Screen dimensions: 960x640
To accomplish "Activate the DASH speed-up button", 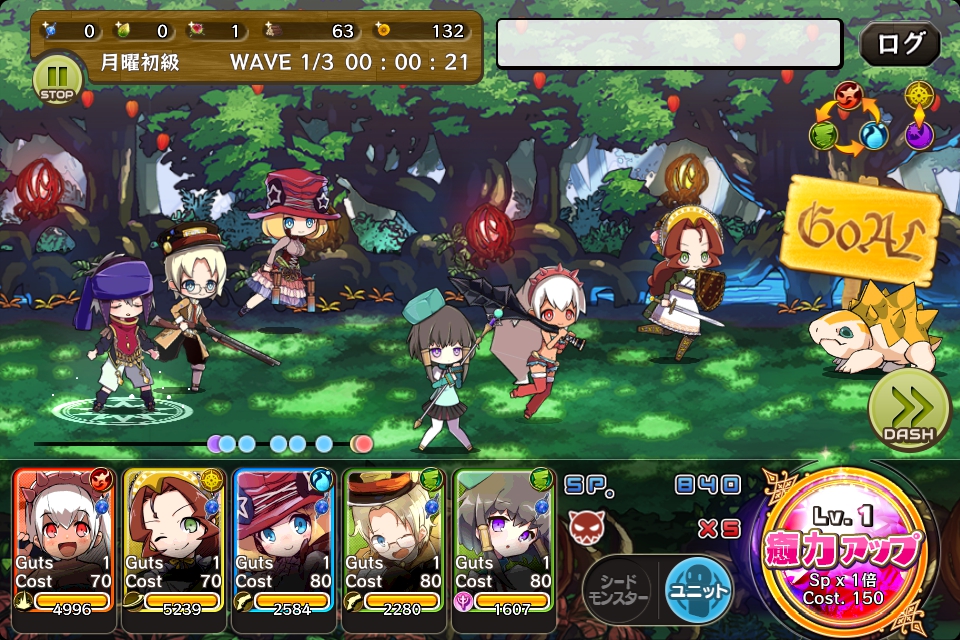I will click(x=908, y=409).
